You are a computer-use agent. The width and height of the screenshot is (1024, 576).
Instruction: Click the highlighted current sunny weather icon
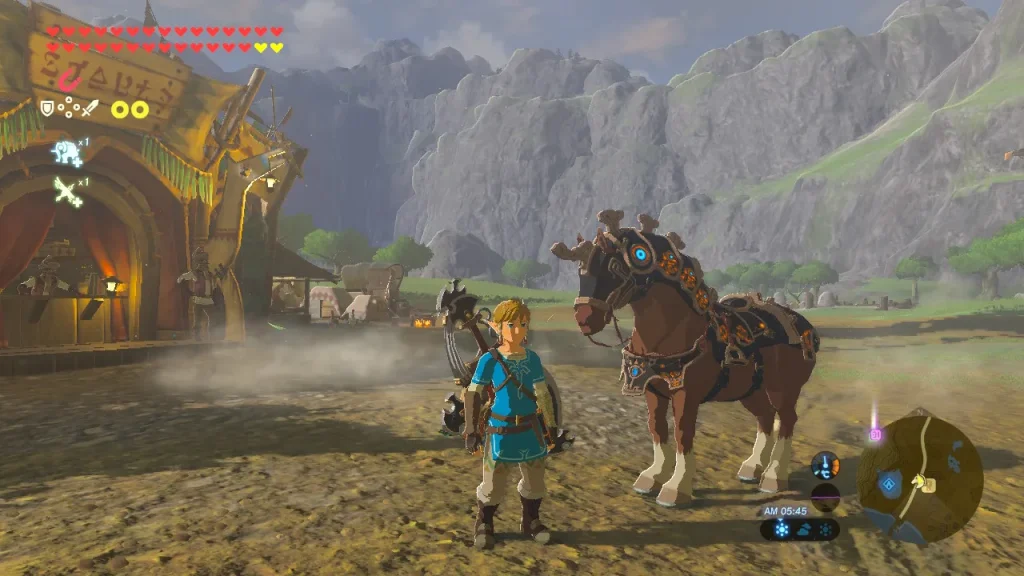pos(782,529)
